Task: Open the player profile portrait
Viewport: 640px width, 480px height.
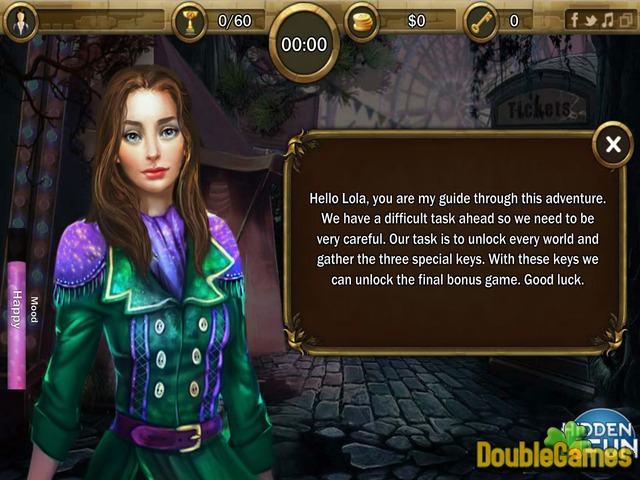Action: [x=22, y=20]
